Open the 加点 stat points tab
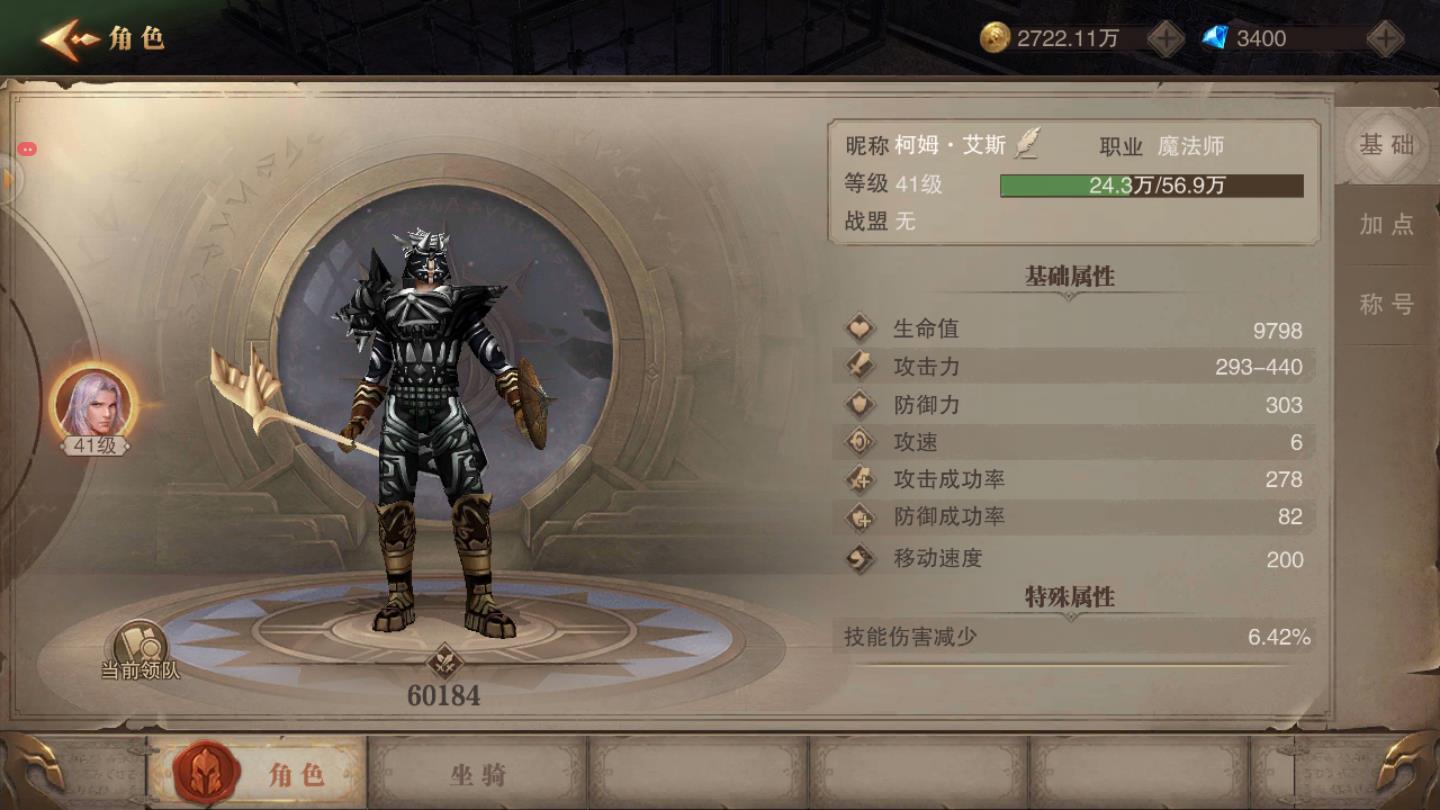The height and width of the screenshot is (810, 1440). coord(1386,225)
